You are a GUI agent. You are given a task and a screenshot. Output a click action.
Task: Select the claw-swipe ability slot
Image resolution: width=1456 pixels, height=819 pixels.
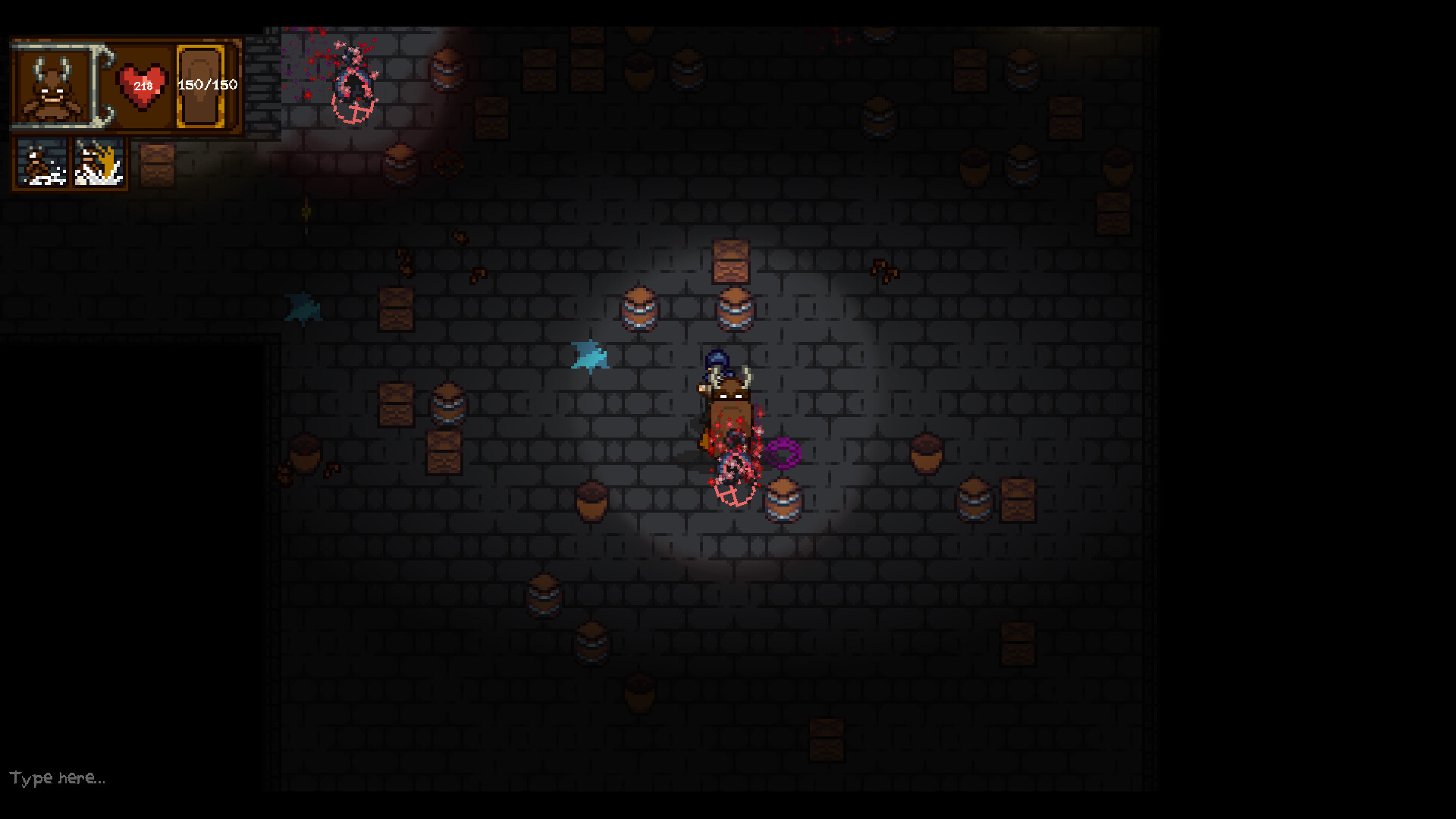coord(99,165)
